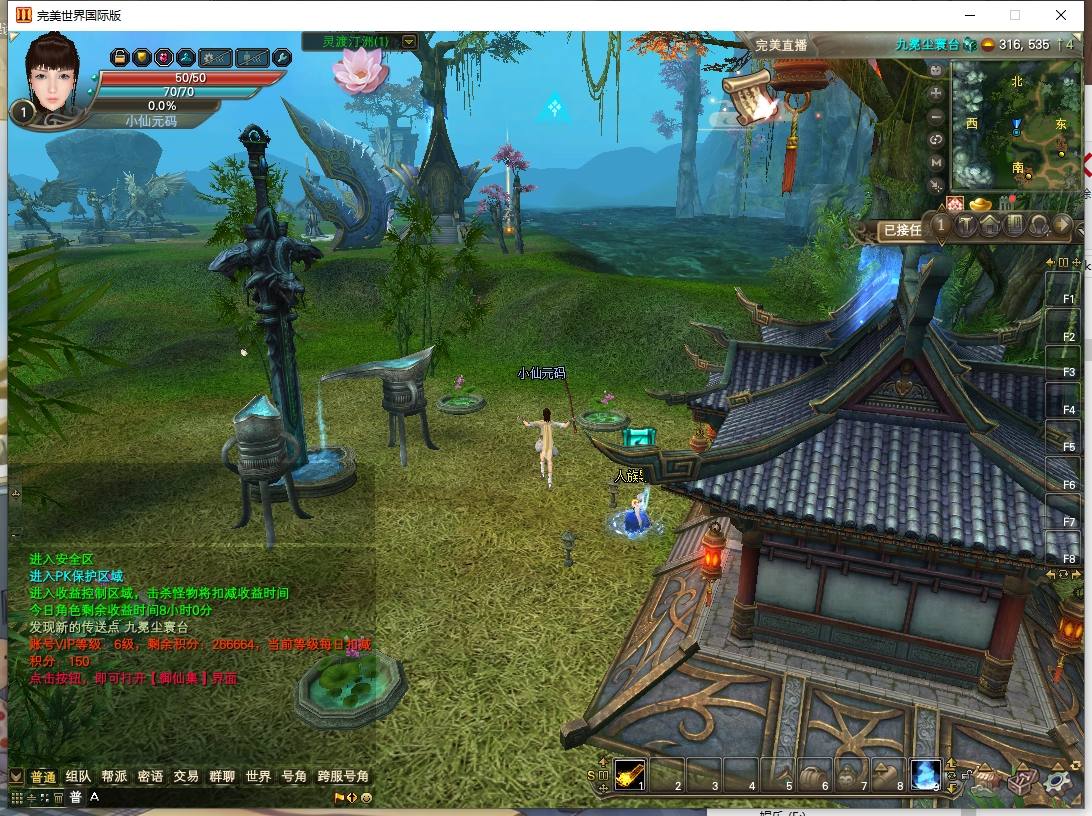Zoom in the minimap with plus button
The height and width of the screenshot is (816, 1092).
click(x=936, y=93)
